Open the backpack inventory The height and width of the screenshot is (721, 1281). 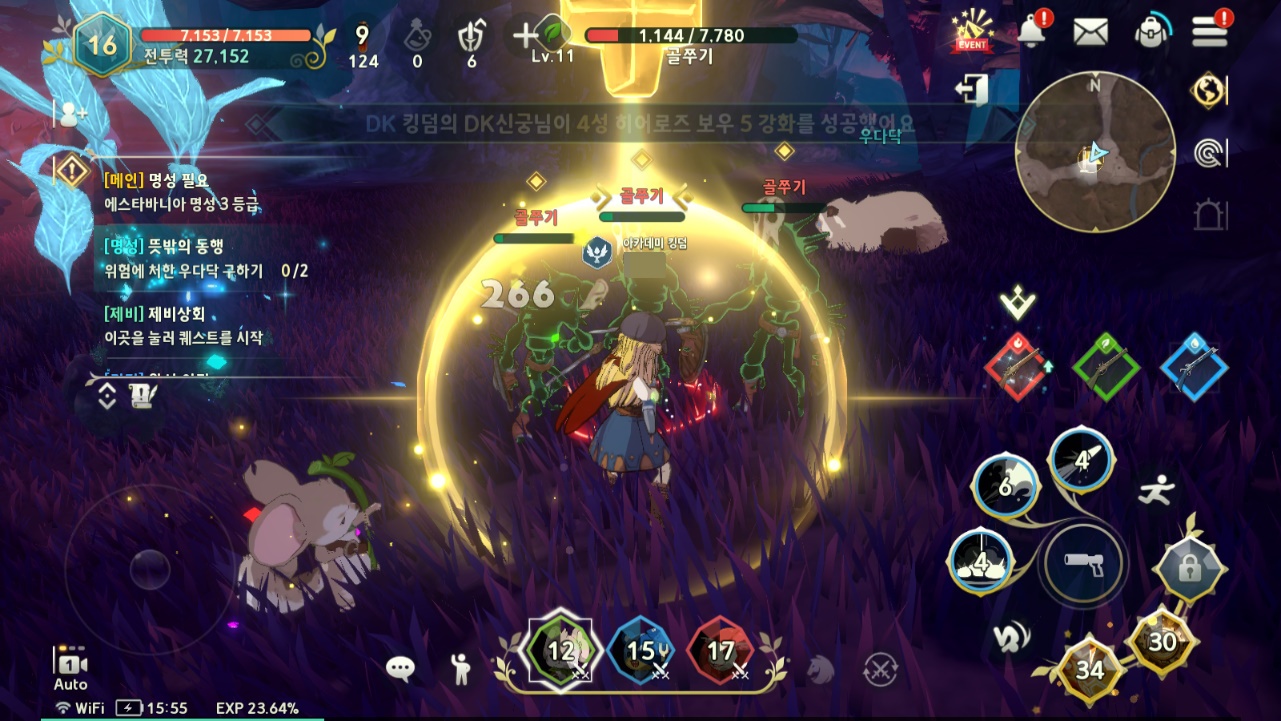(x=1153, y=32)
